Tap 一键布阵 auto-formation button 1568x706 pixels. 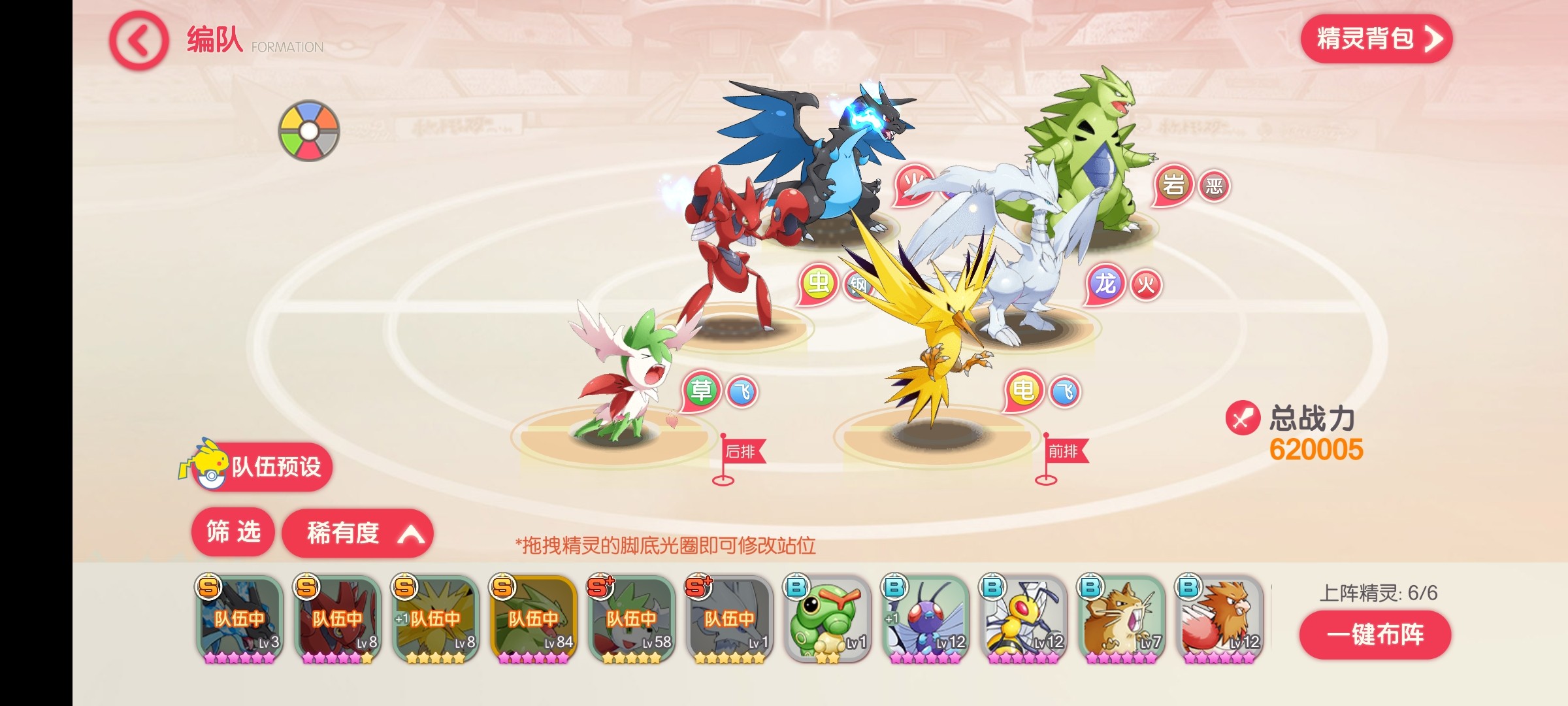tap(1375, 635)
